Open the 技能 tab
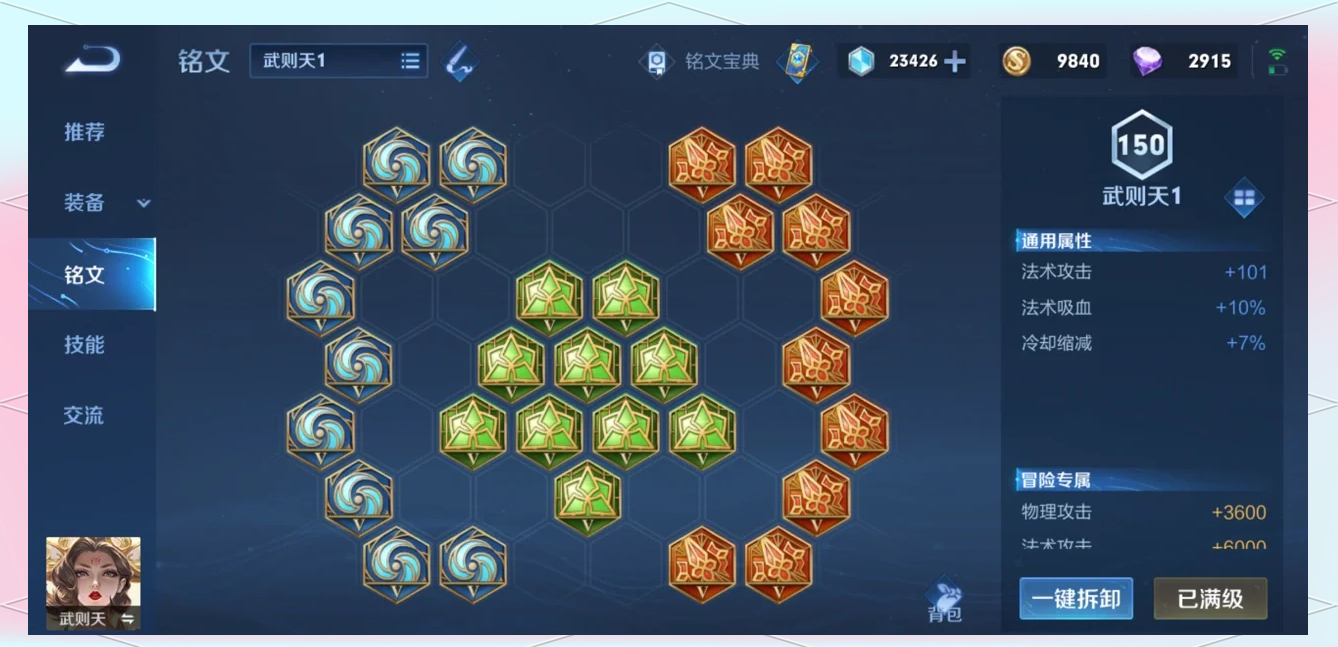 pyautogui.click(x=84, y=345)
